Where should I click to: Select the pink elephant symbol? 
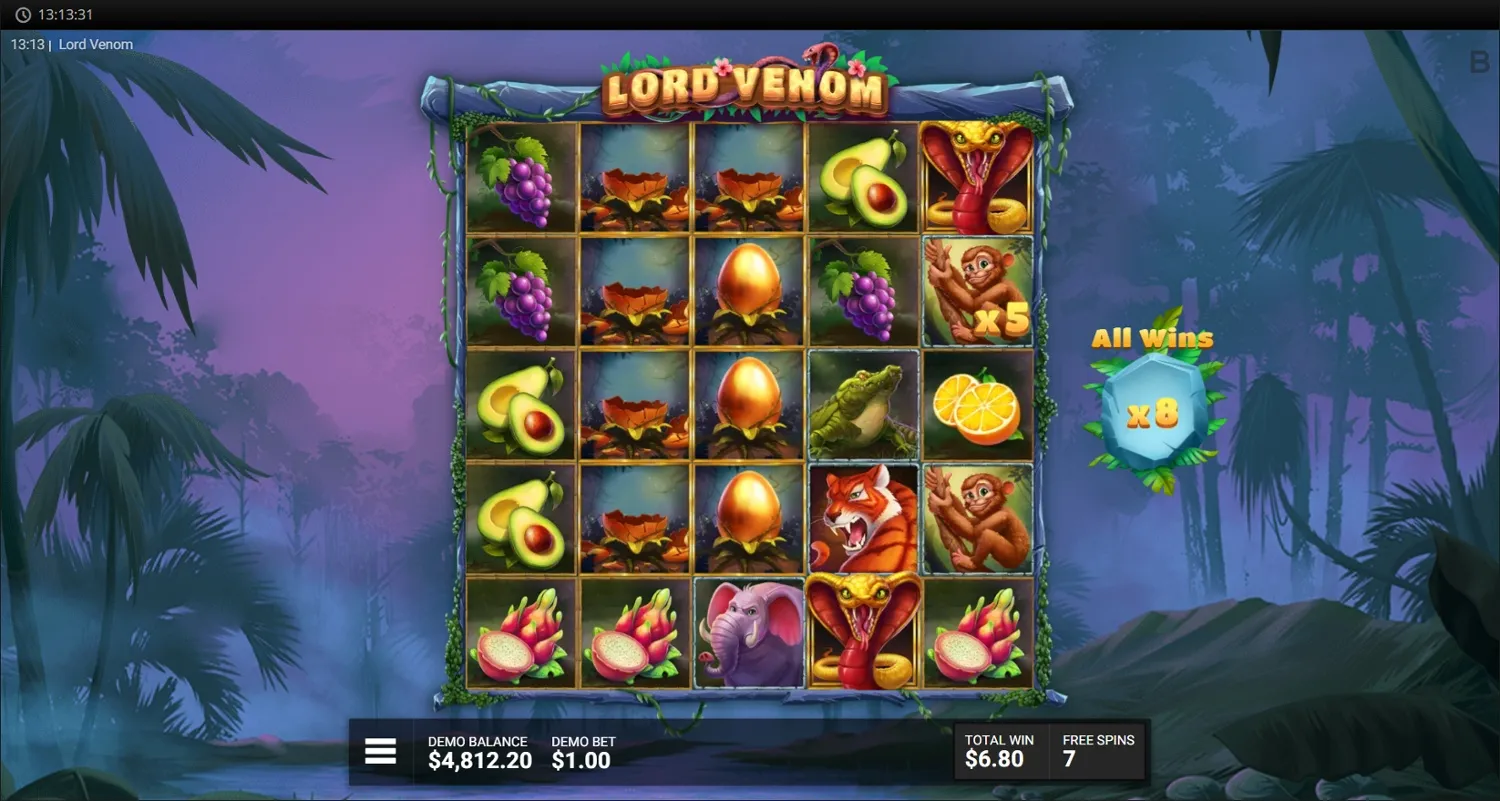tap(748, 631)
